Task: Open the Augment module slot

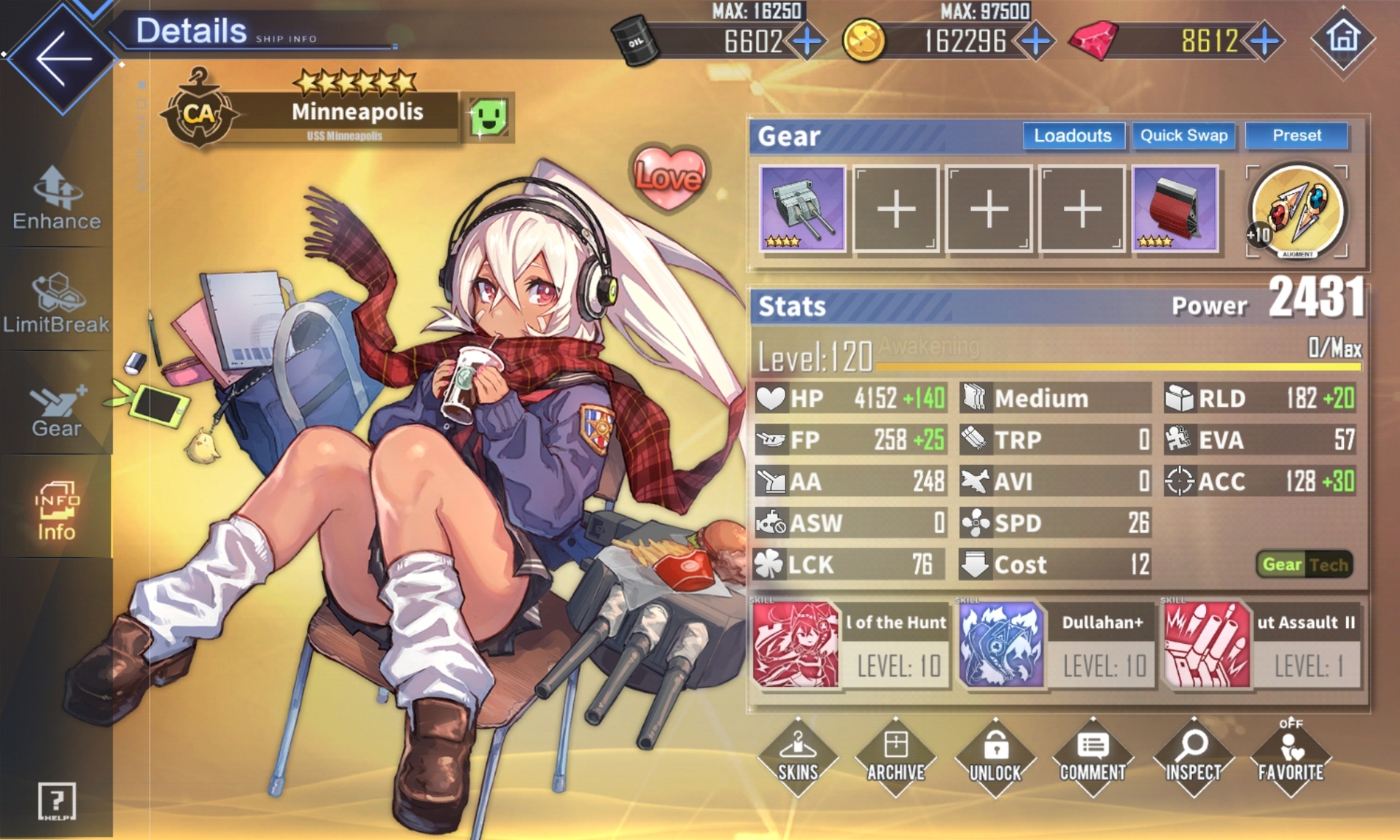Action: (1296, 211)
